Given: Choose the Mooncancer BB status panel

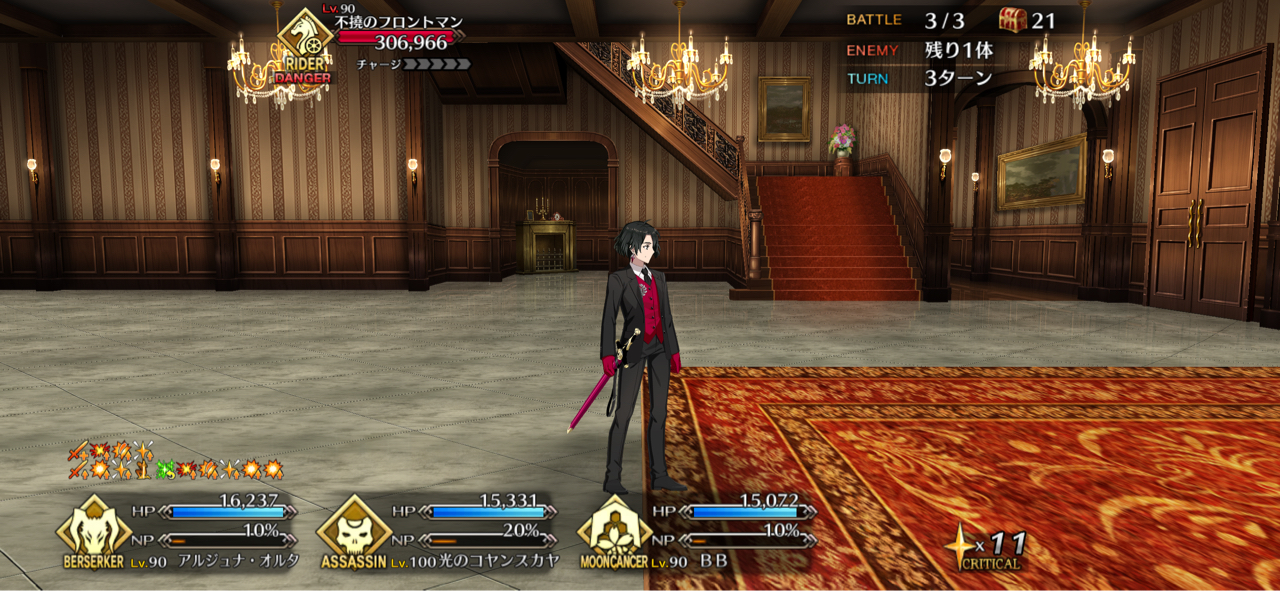Looking at the screenshot, I should click(x=700, y=532).
